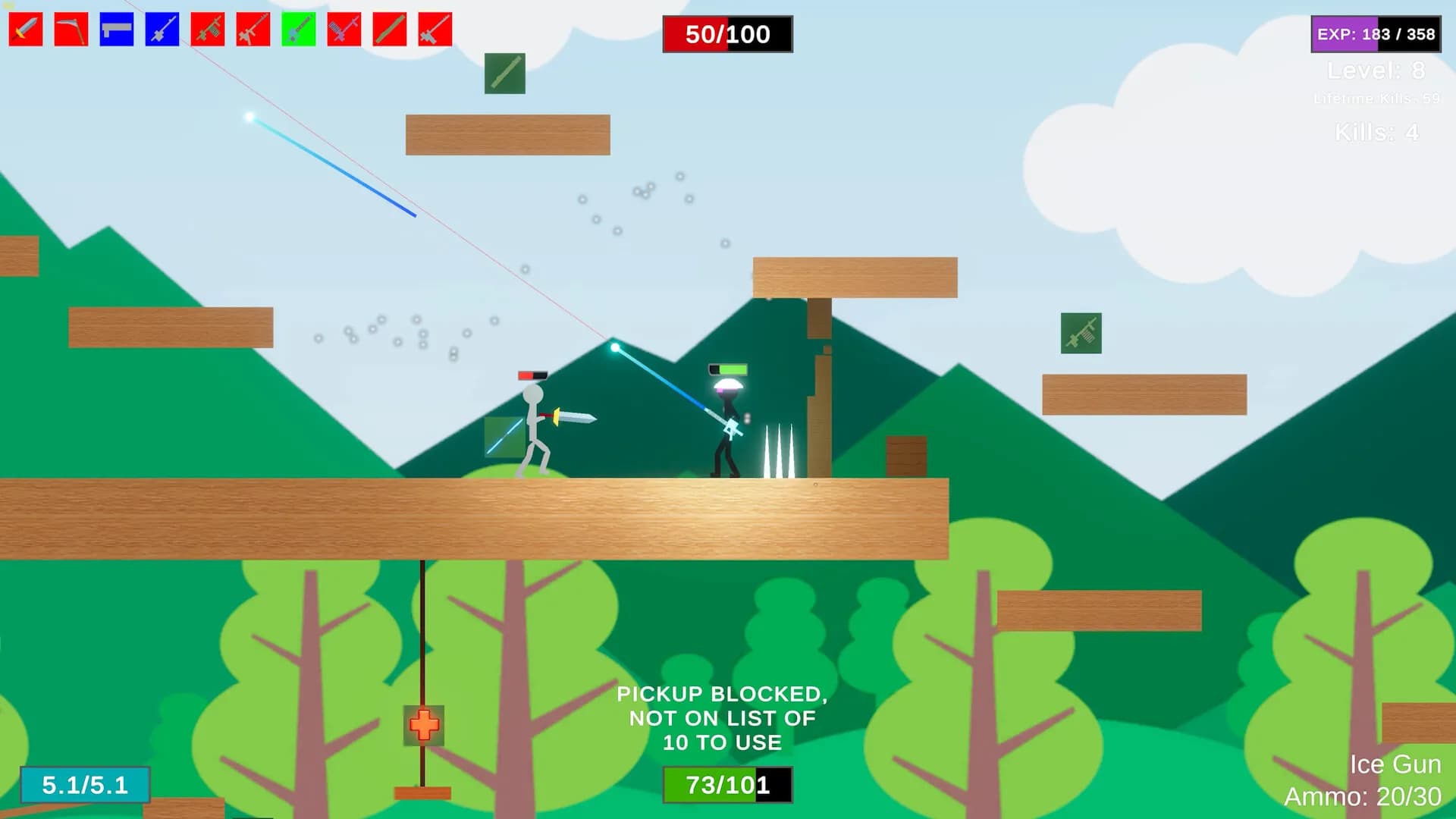Image resolution: width=1456 pixels, height=819 pixels.
Task: Switch to the purple gun slot
Action: tap(344, 30)
